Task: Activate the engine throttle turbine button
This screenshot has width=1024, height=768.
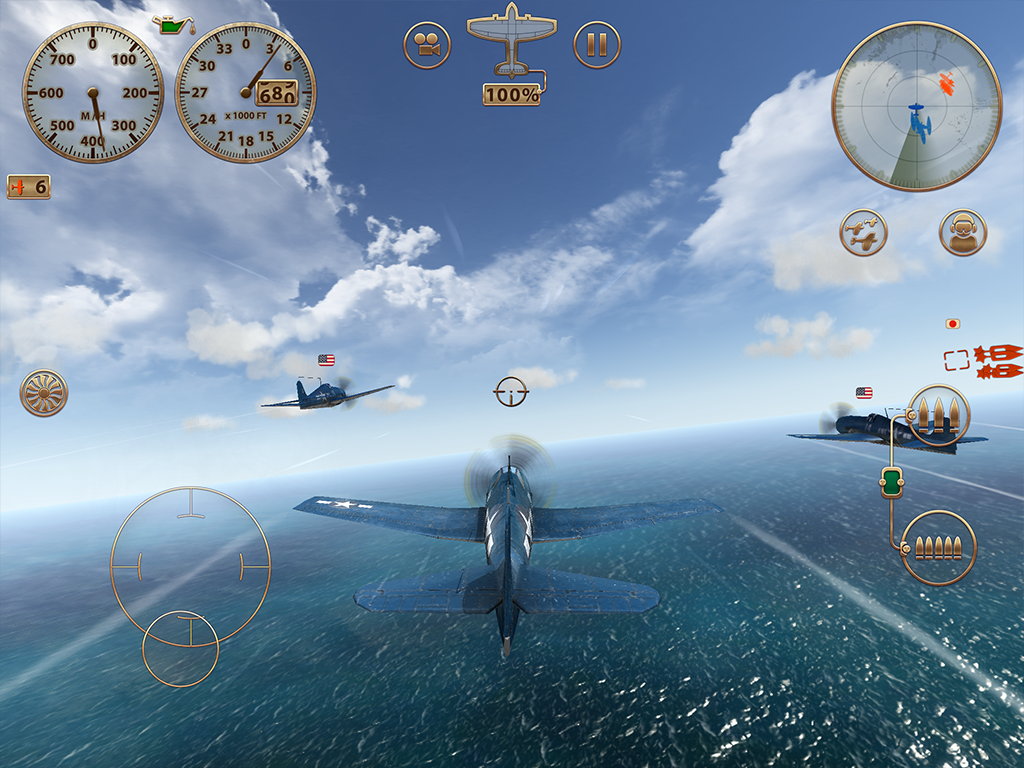Action: tap(44, 393)
